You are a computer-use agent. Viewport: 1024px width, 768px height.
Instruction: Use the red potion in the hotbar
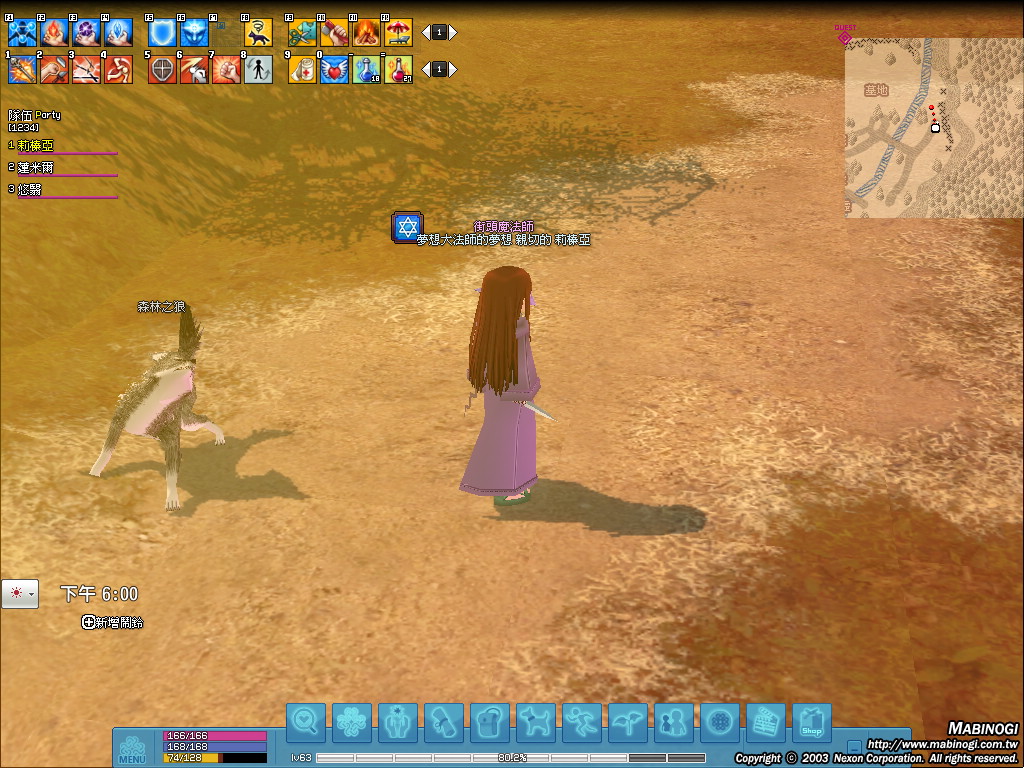[398, 70]
